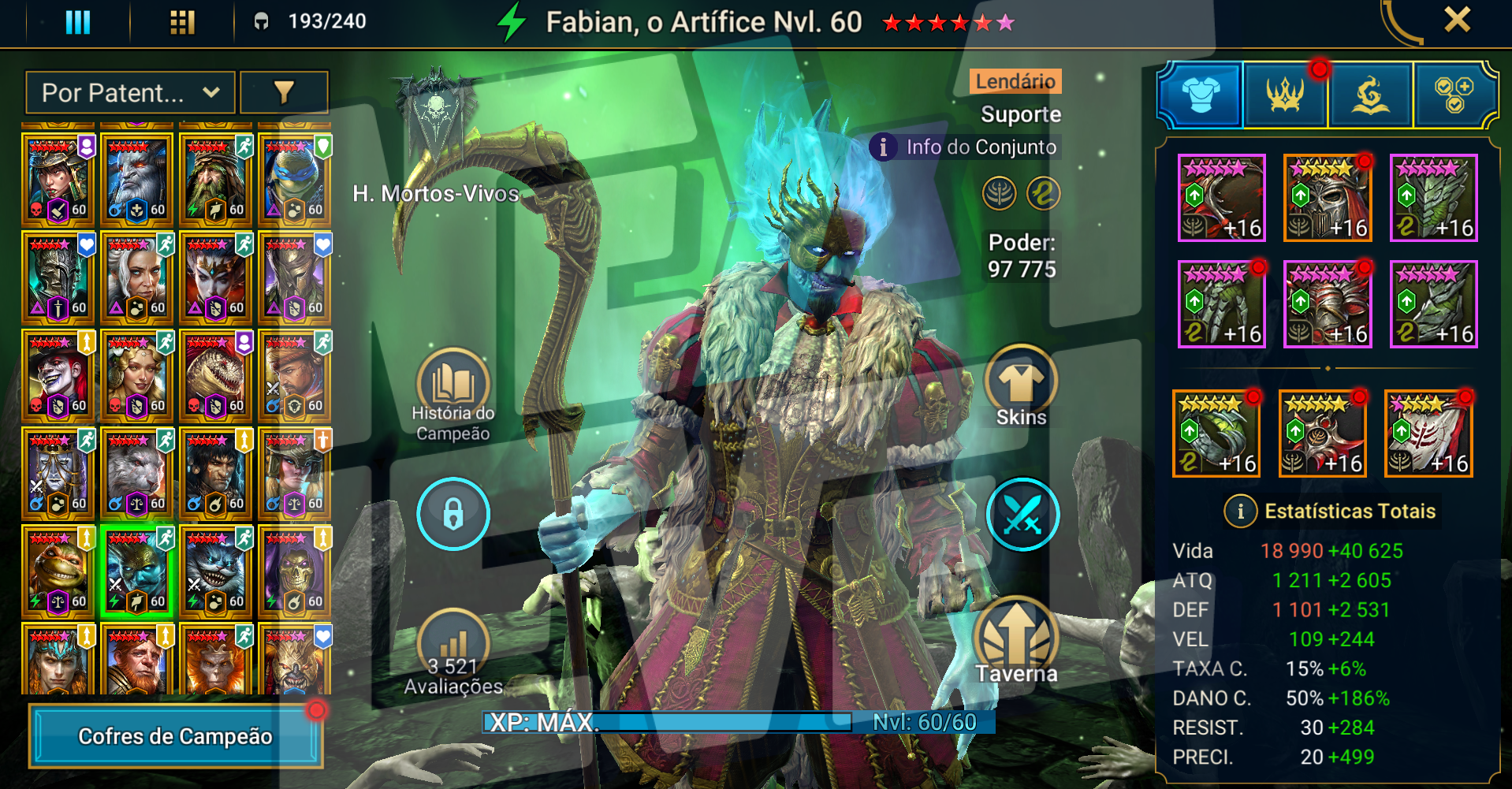
Task: Select the banner accessory slot
Action: click(1428, 434)
